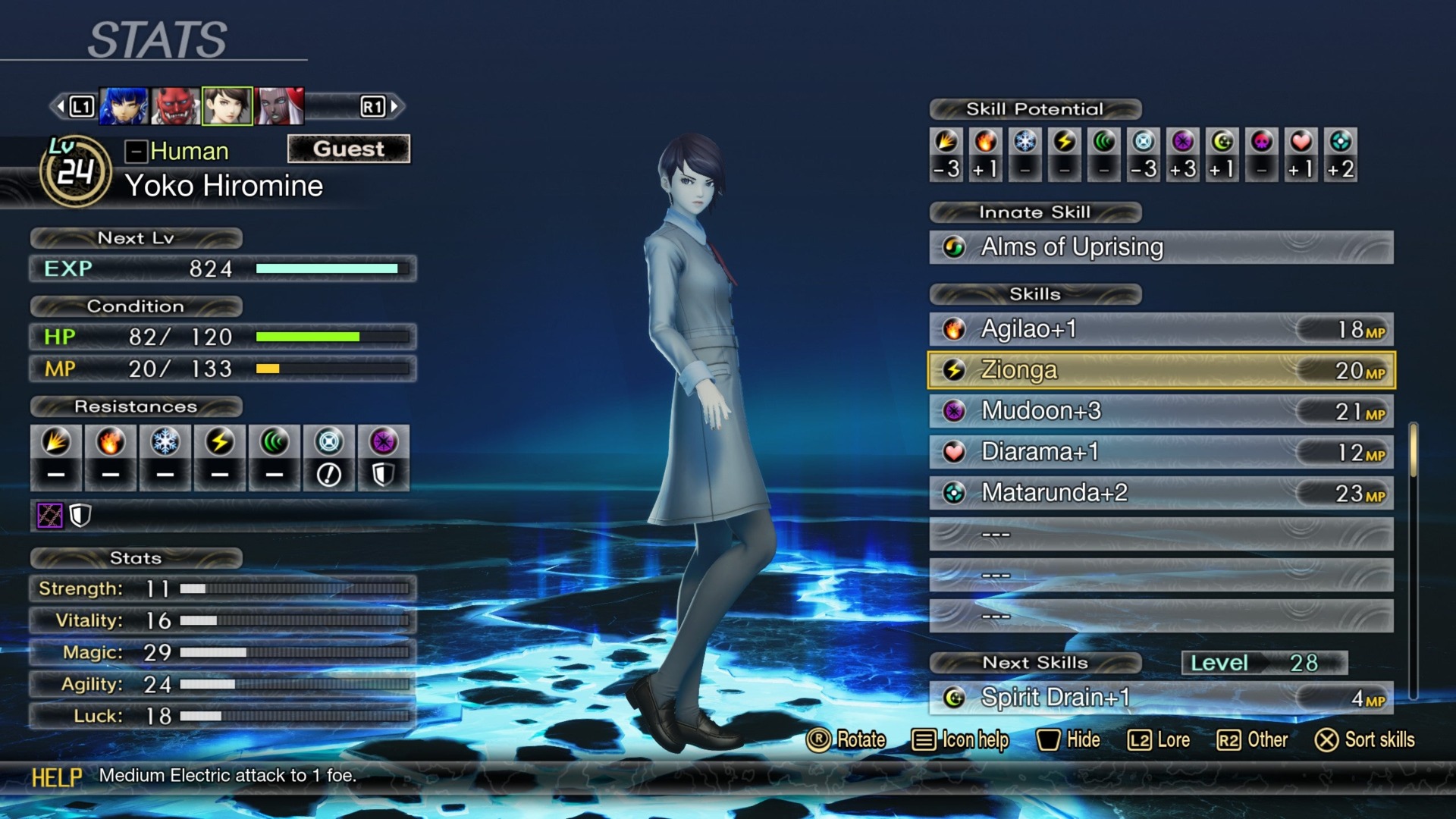
Task: Click the Rotate icon in the bottom bar
Action: [817, 740]
